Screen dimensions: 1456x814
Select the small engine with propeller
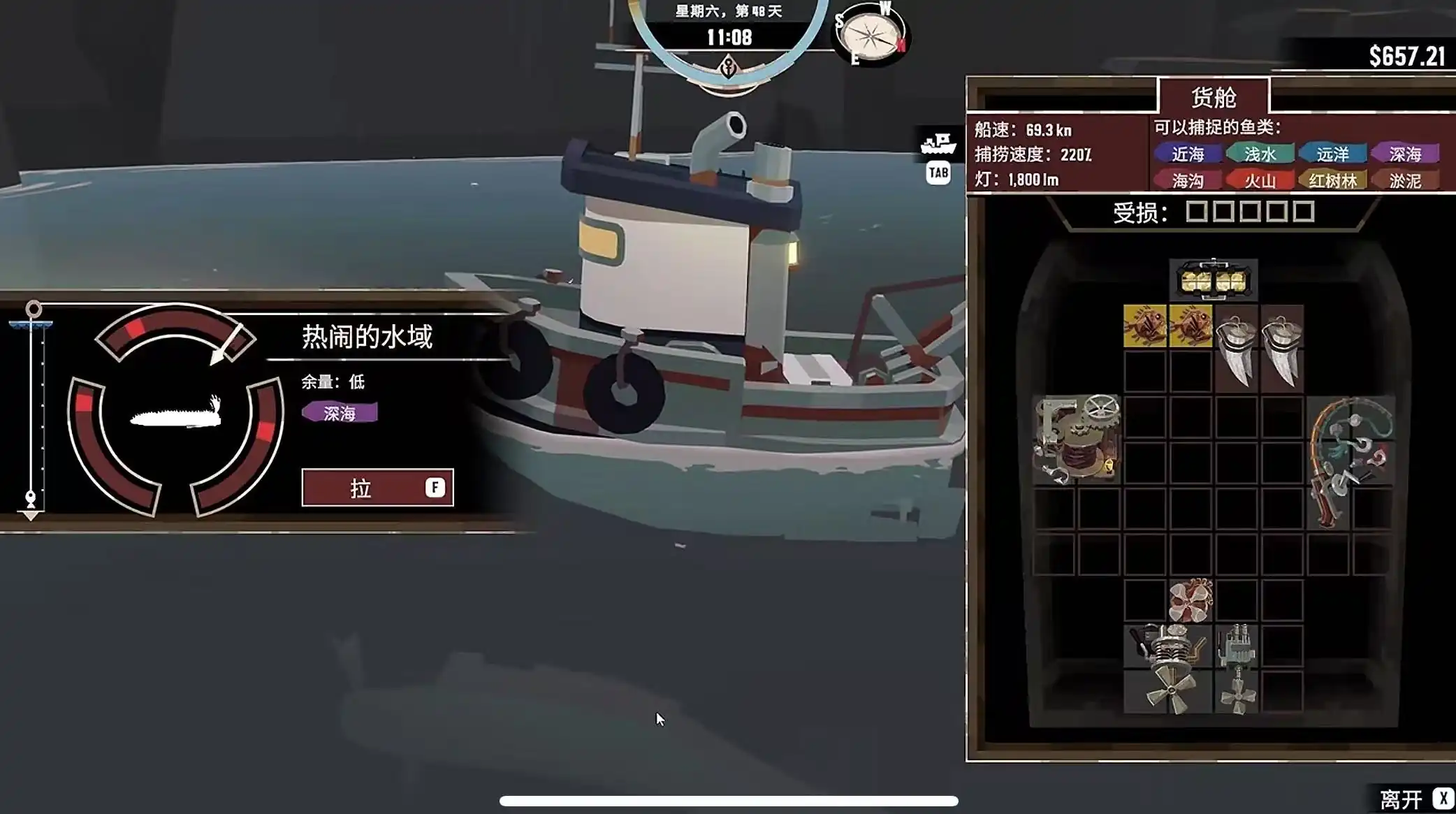pyautogui.click(x=1237, y=669)
